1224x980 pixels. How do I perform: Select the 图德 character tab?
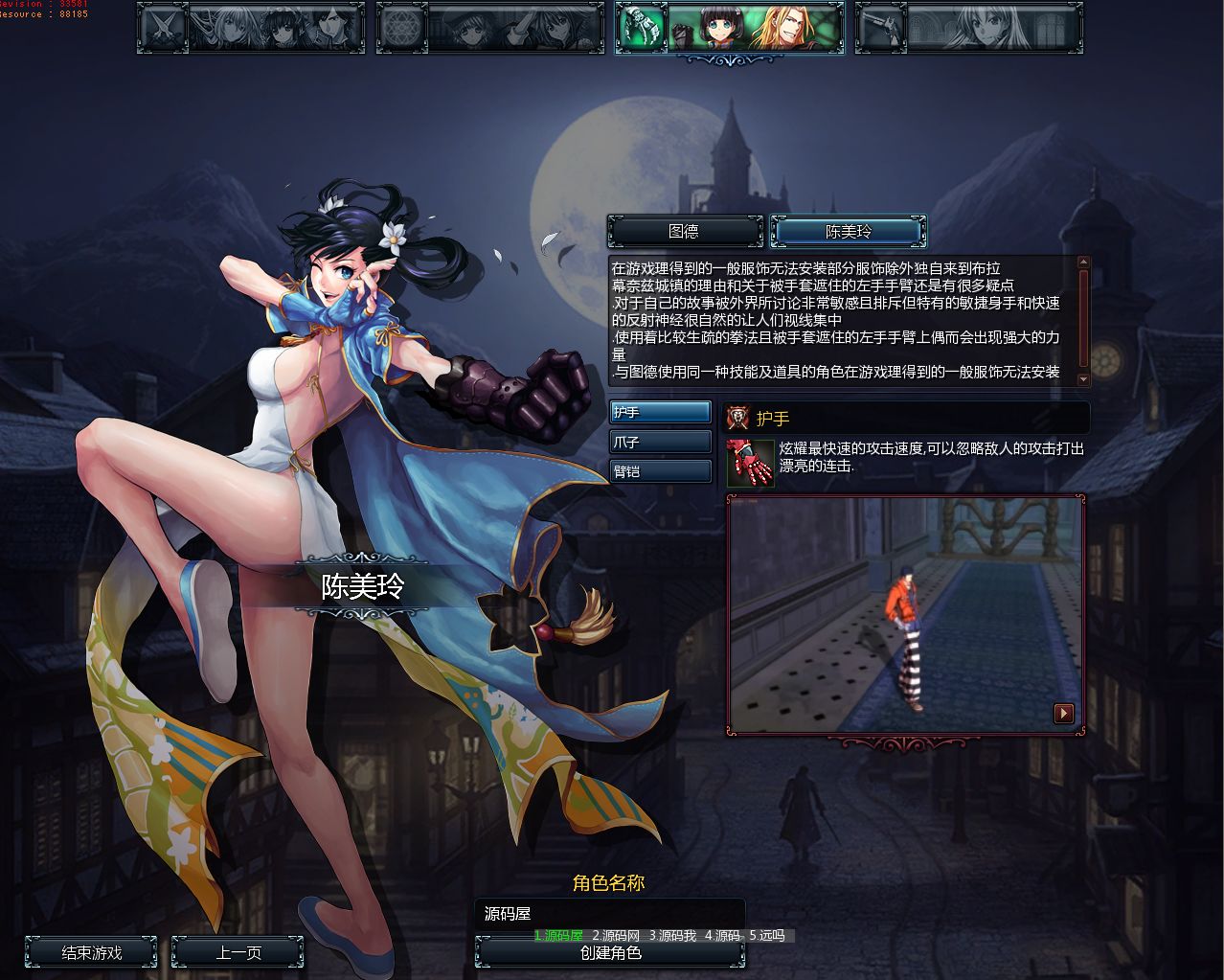click(x=684, y=232)
